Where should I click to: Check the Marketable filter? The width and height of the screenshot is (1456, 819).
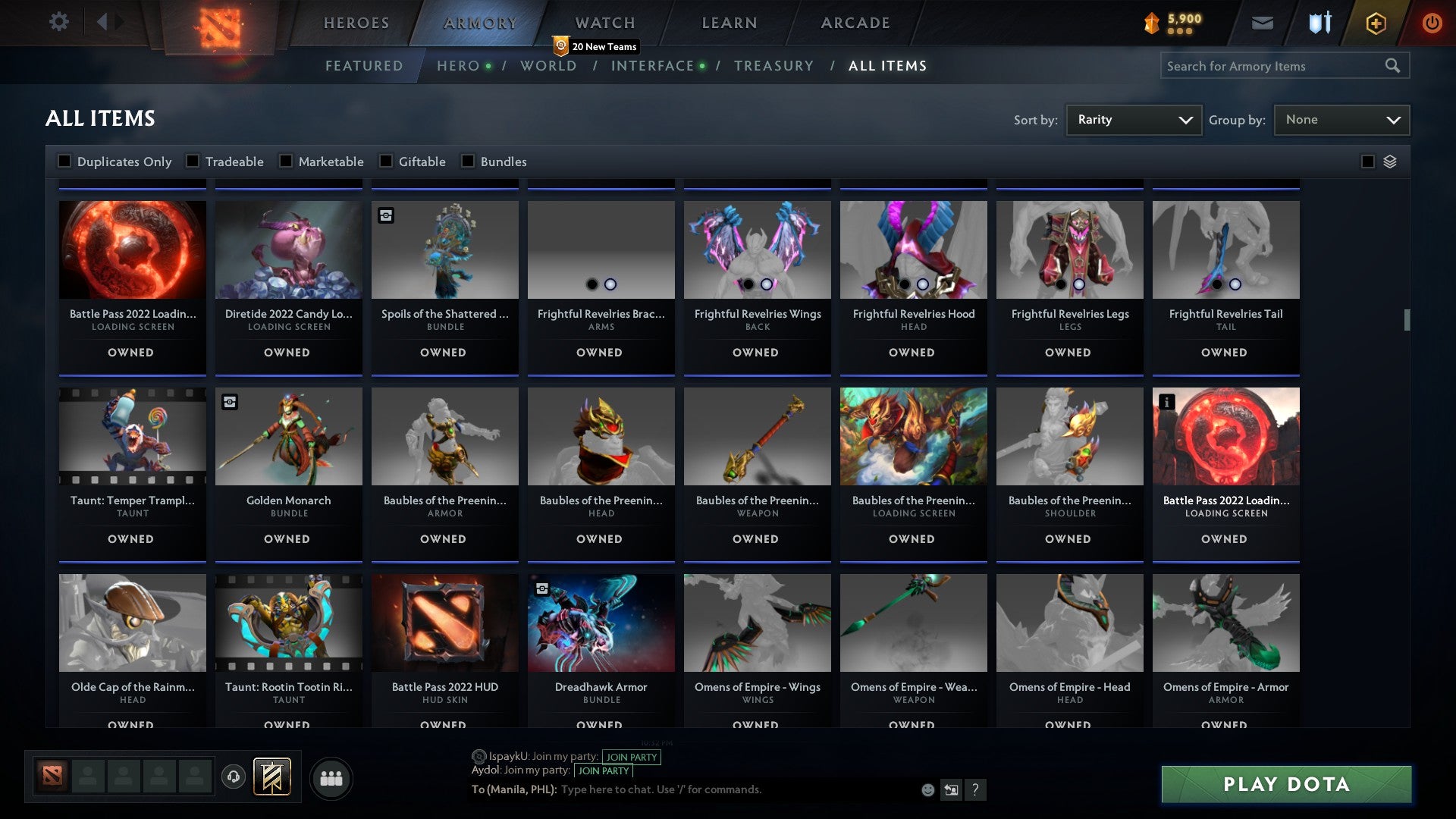tap(285, 161)
